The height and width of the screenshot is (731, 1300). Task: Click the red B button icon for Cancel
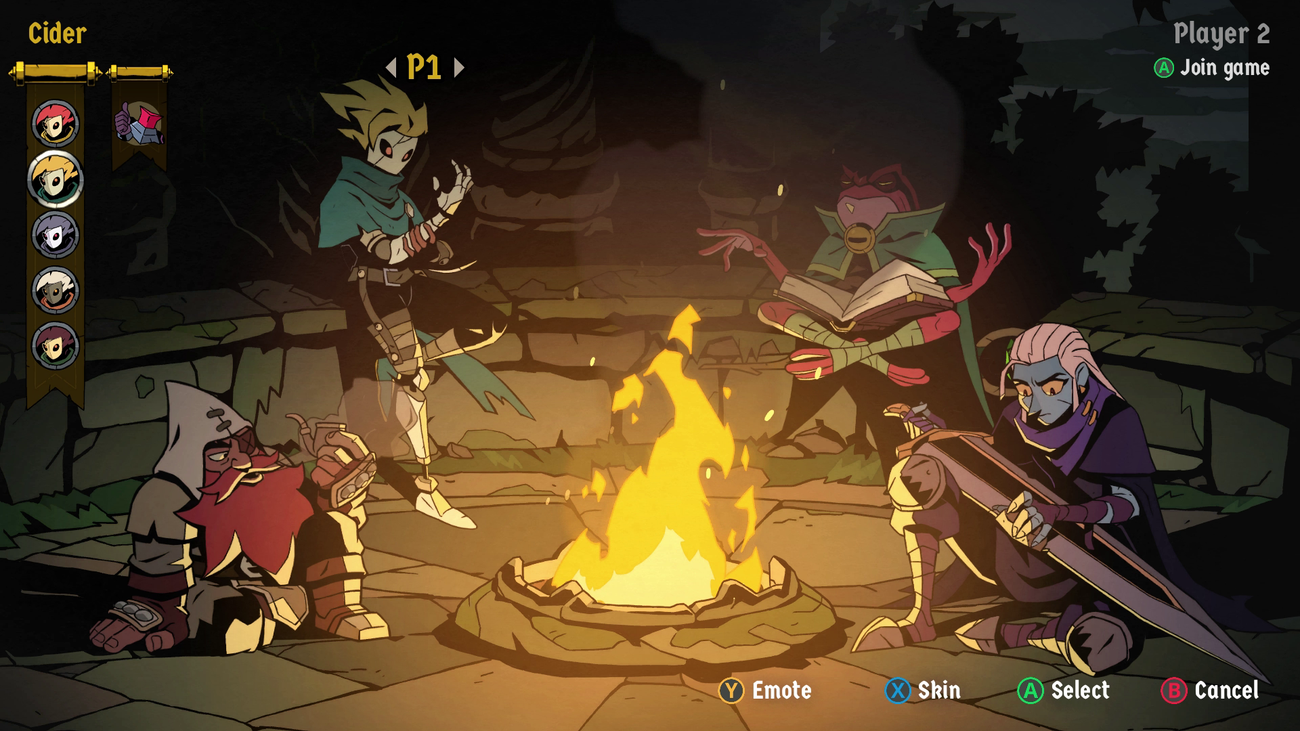click(1172, 690)
